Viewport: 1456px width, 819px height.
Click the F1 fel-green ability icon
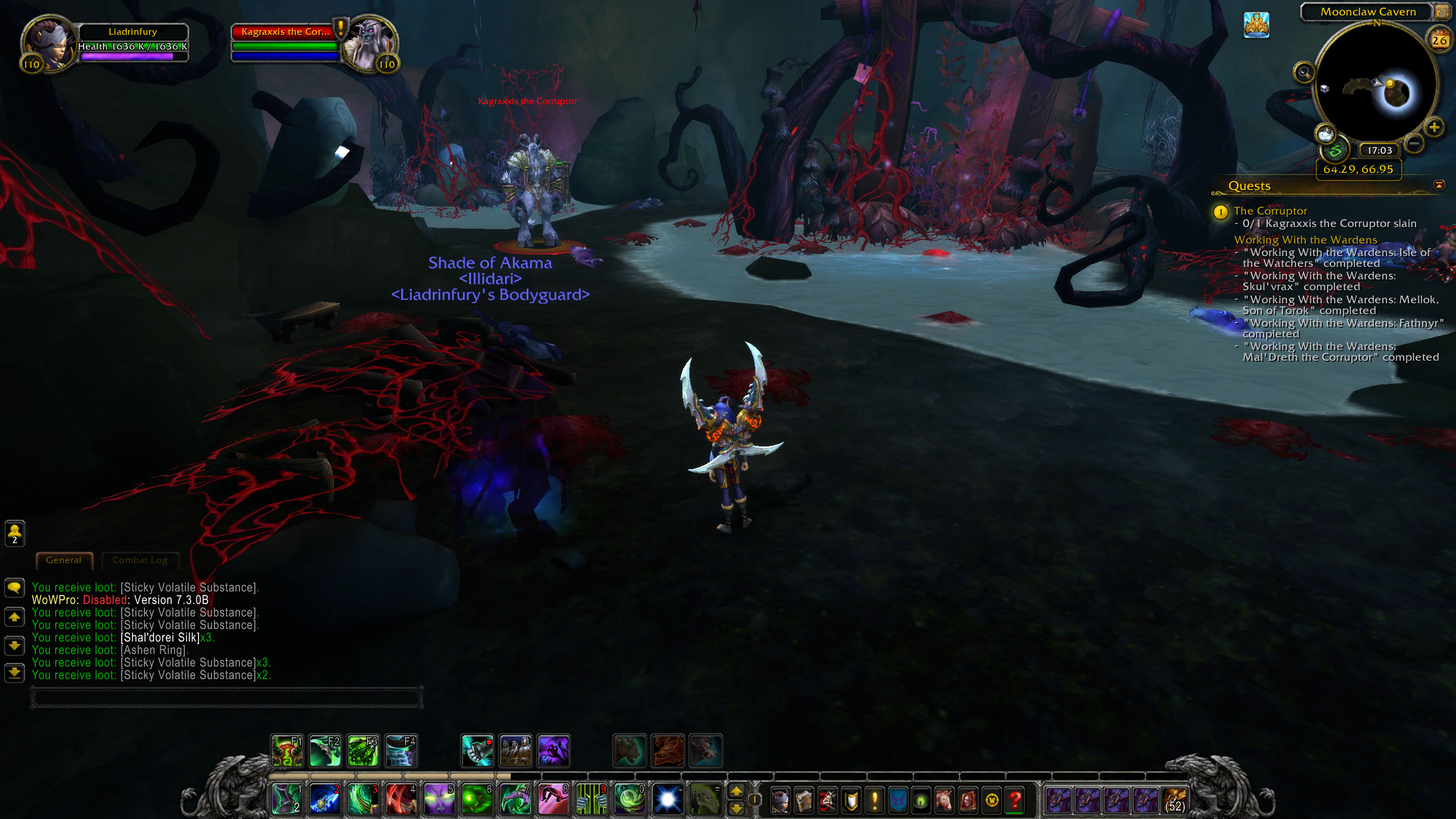point(287,751)
